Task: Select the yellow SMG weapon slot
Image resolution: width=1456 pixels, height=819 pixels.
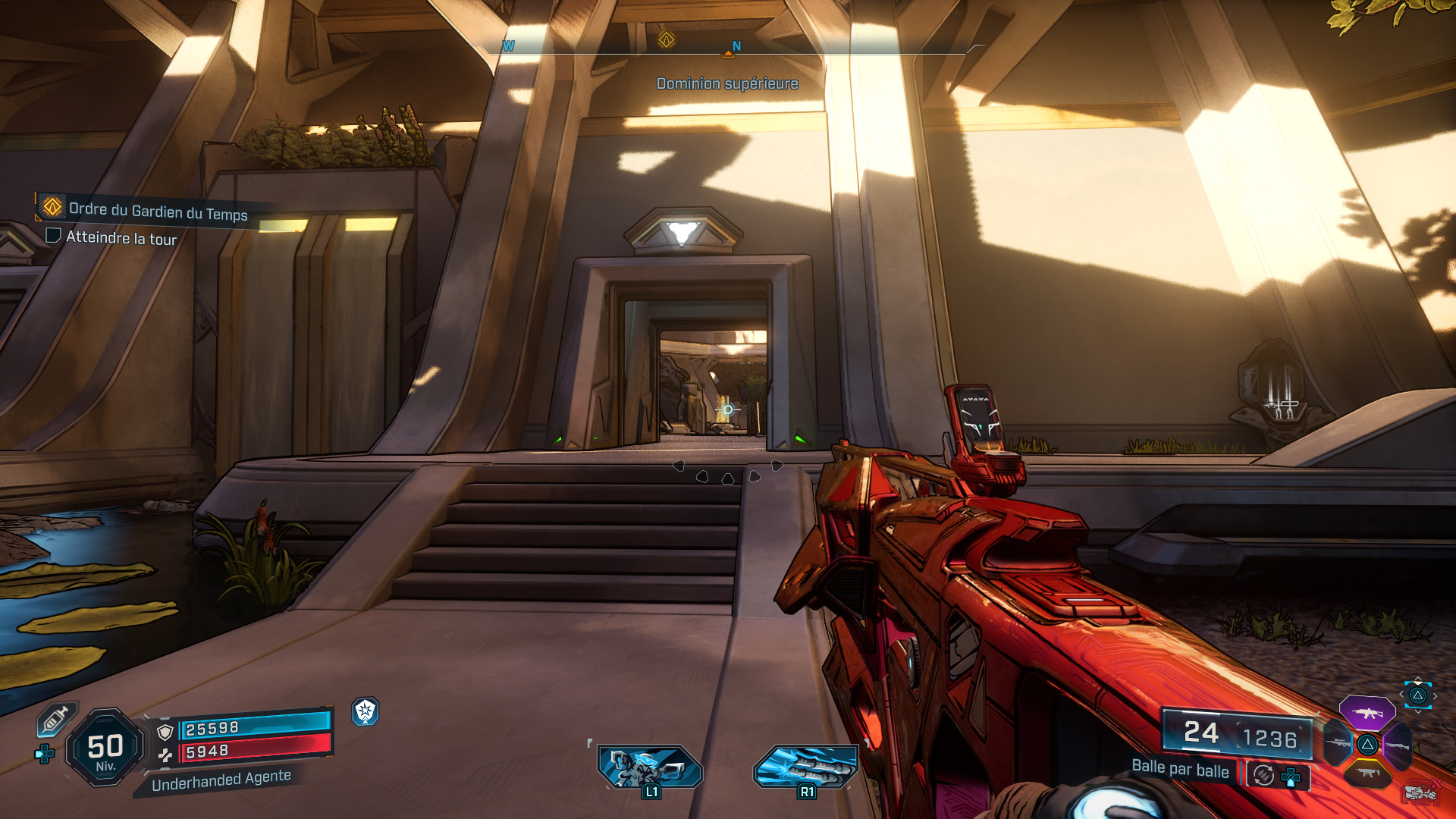Action: [x=1367, y=773]
